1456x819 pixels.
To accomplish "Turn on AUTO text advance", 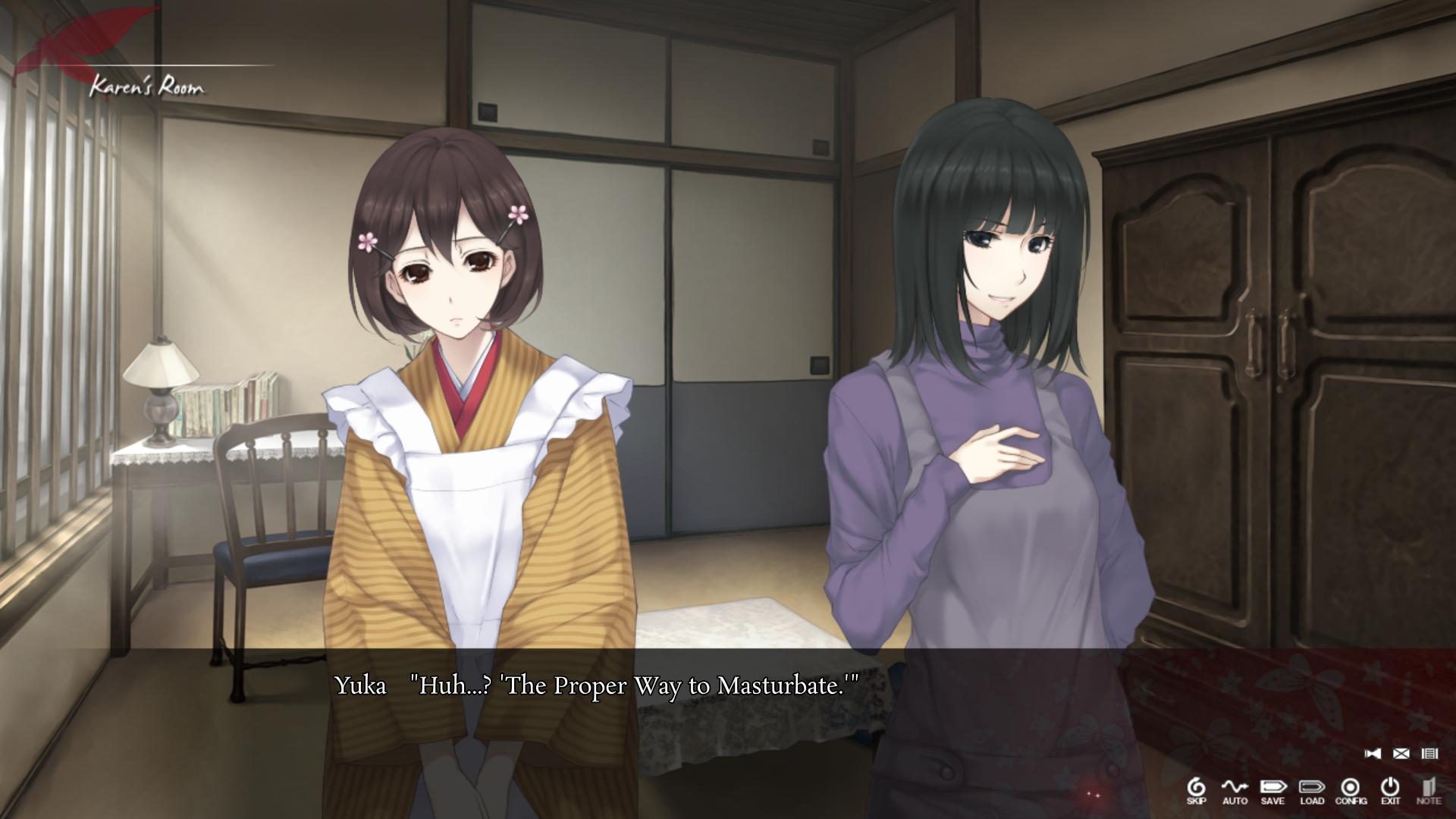I will coord(1235,789).
